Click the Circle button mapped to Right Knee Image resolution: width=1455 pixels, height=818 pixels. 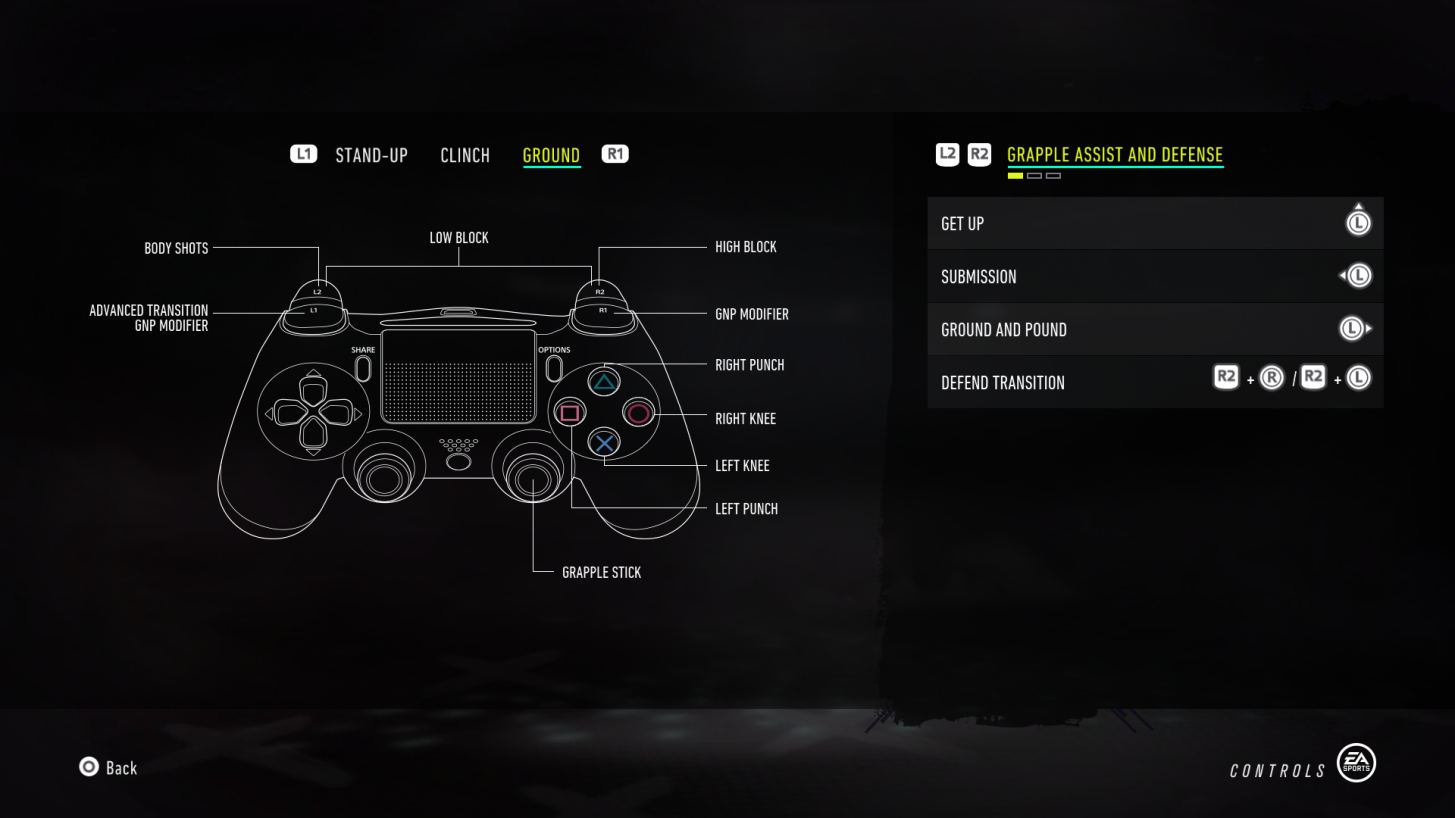coord(639,413)
